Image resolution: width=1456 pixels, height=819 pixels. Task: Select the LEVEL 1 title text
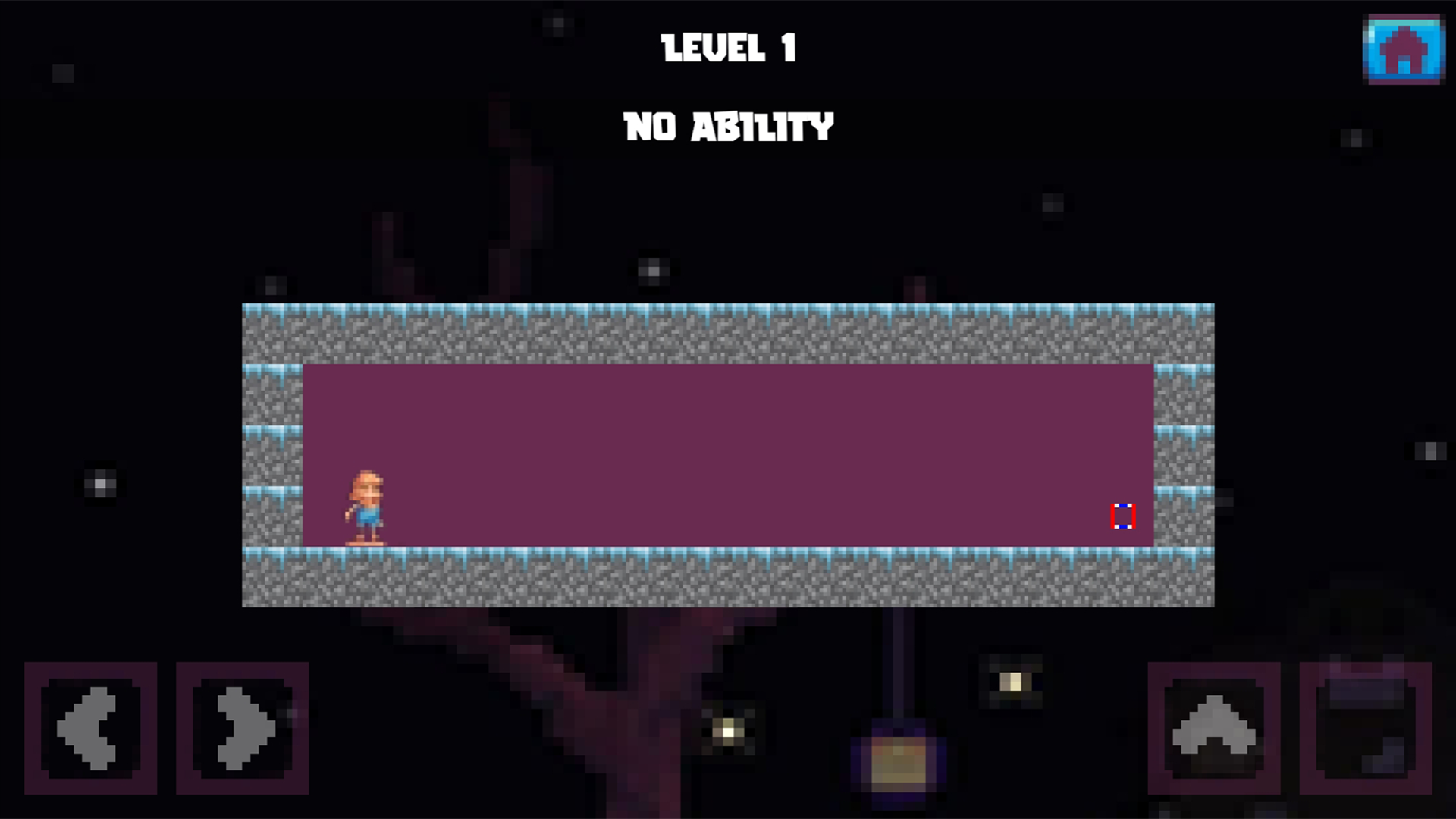click(727, 49)
